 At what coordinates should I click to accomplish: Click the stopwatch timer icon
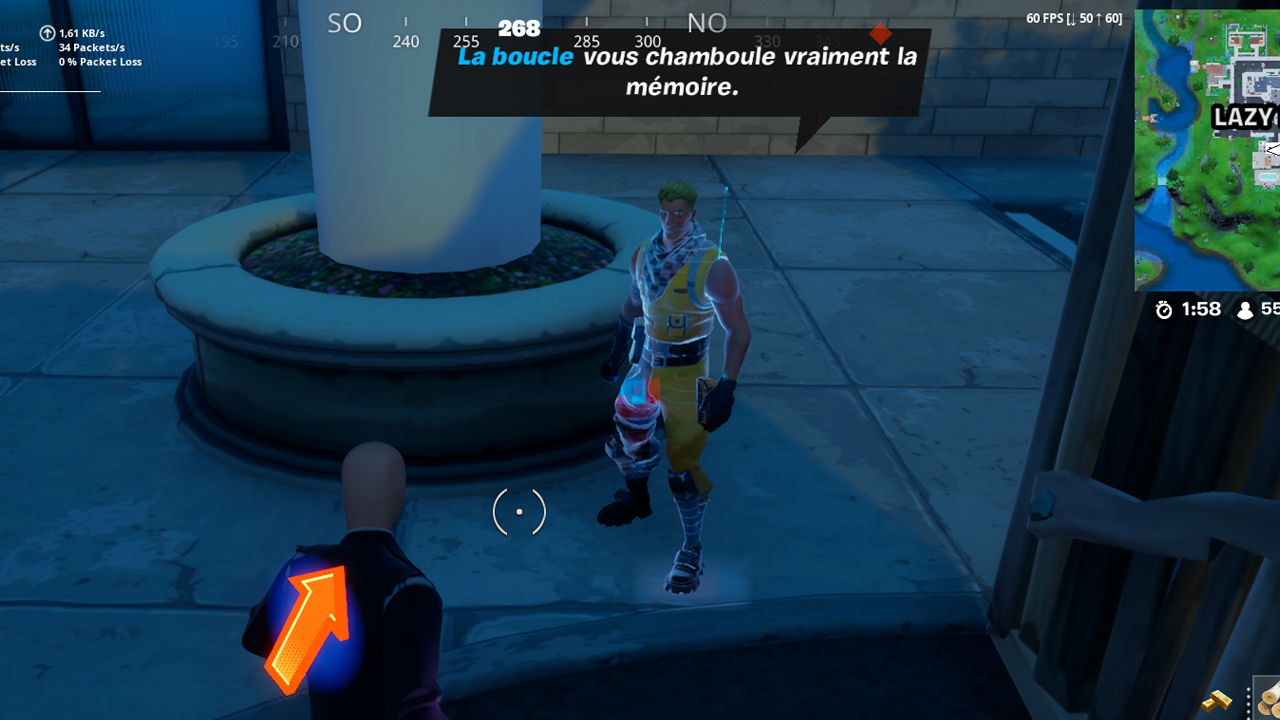(x=1162, y=310)
